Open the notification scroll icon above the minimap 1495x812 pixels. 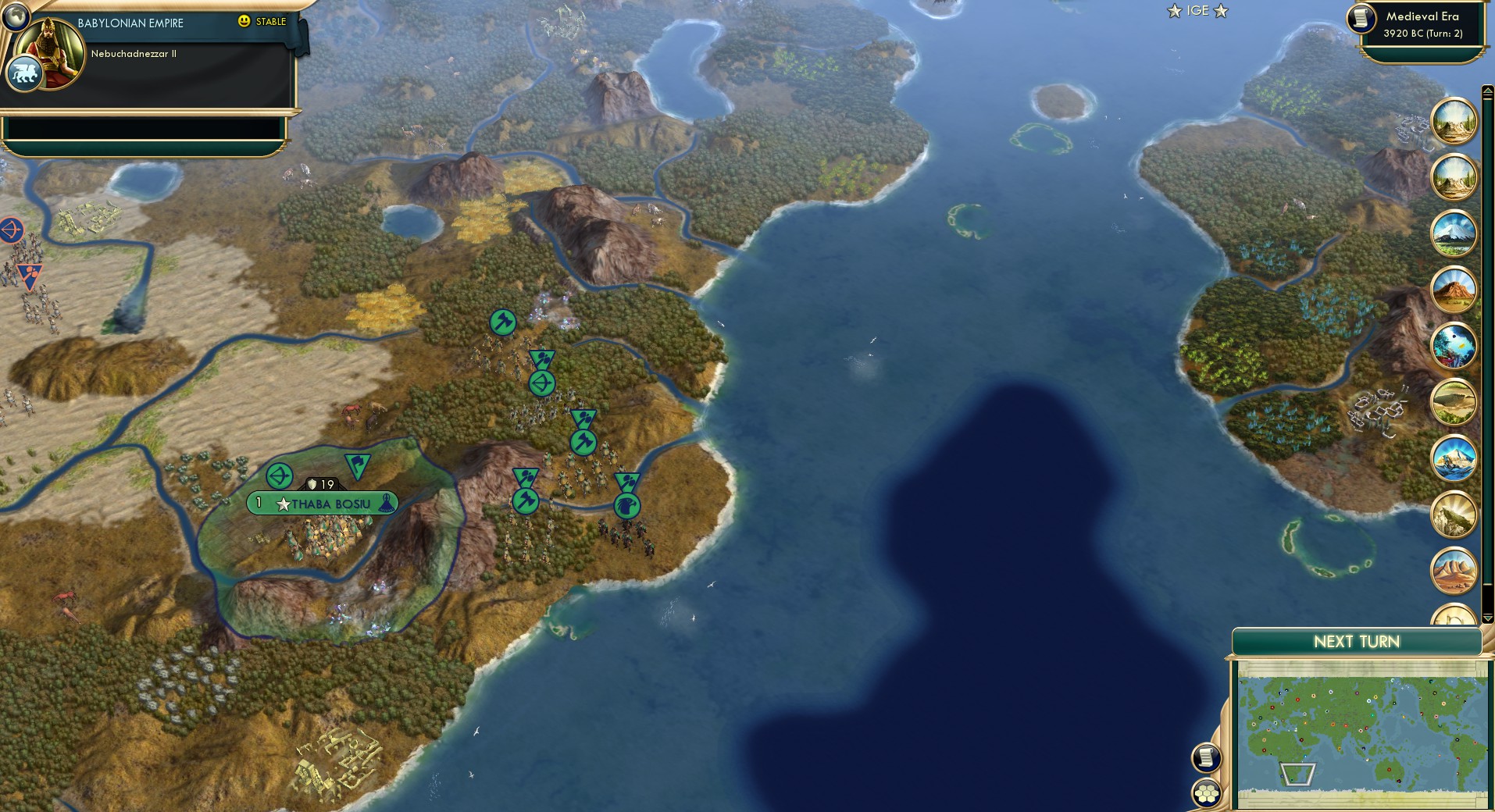(1205, 757)
